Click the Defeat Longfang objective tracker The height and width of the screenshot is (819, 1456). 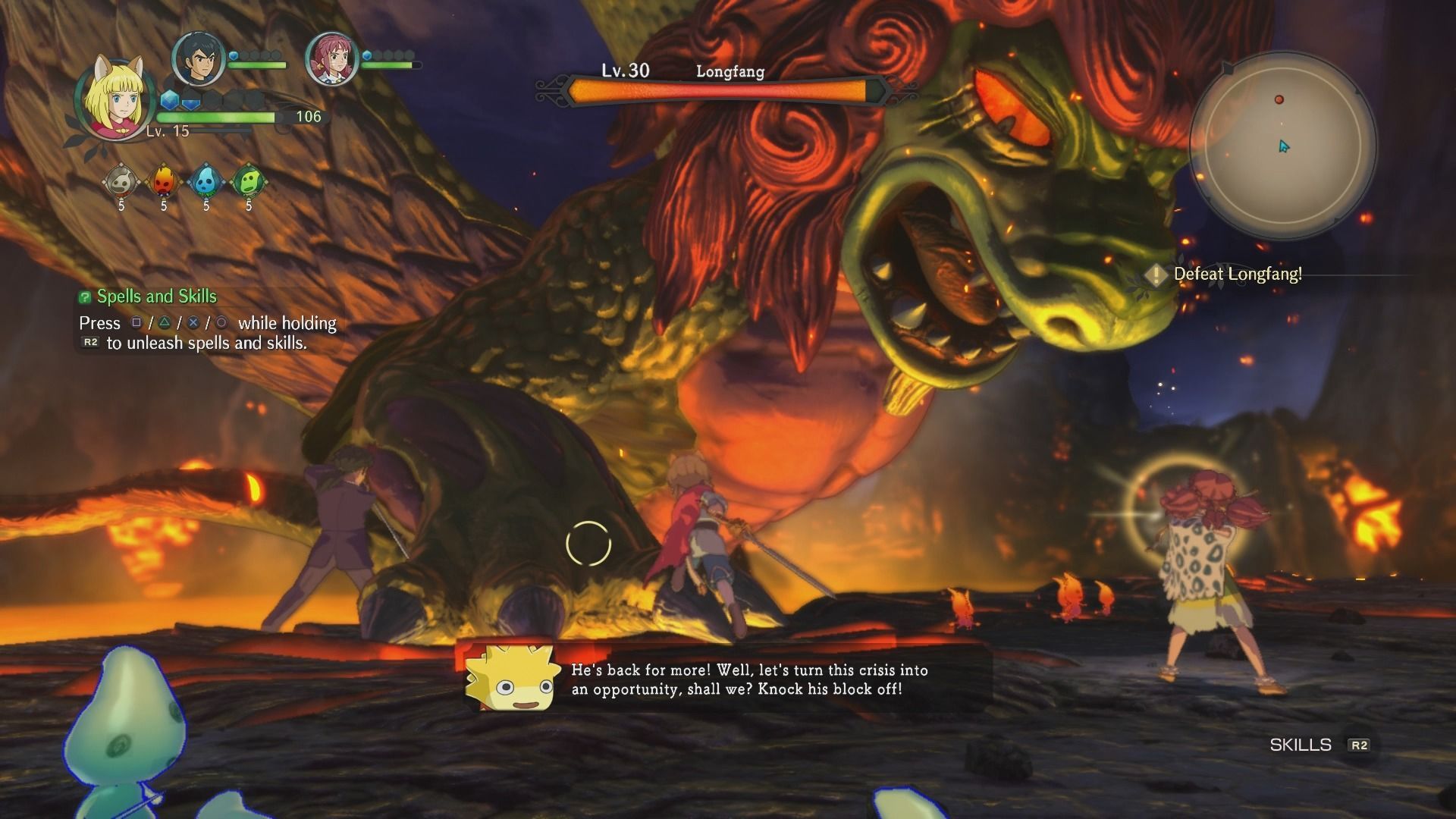1236,275
